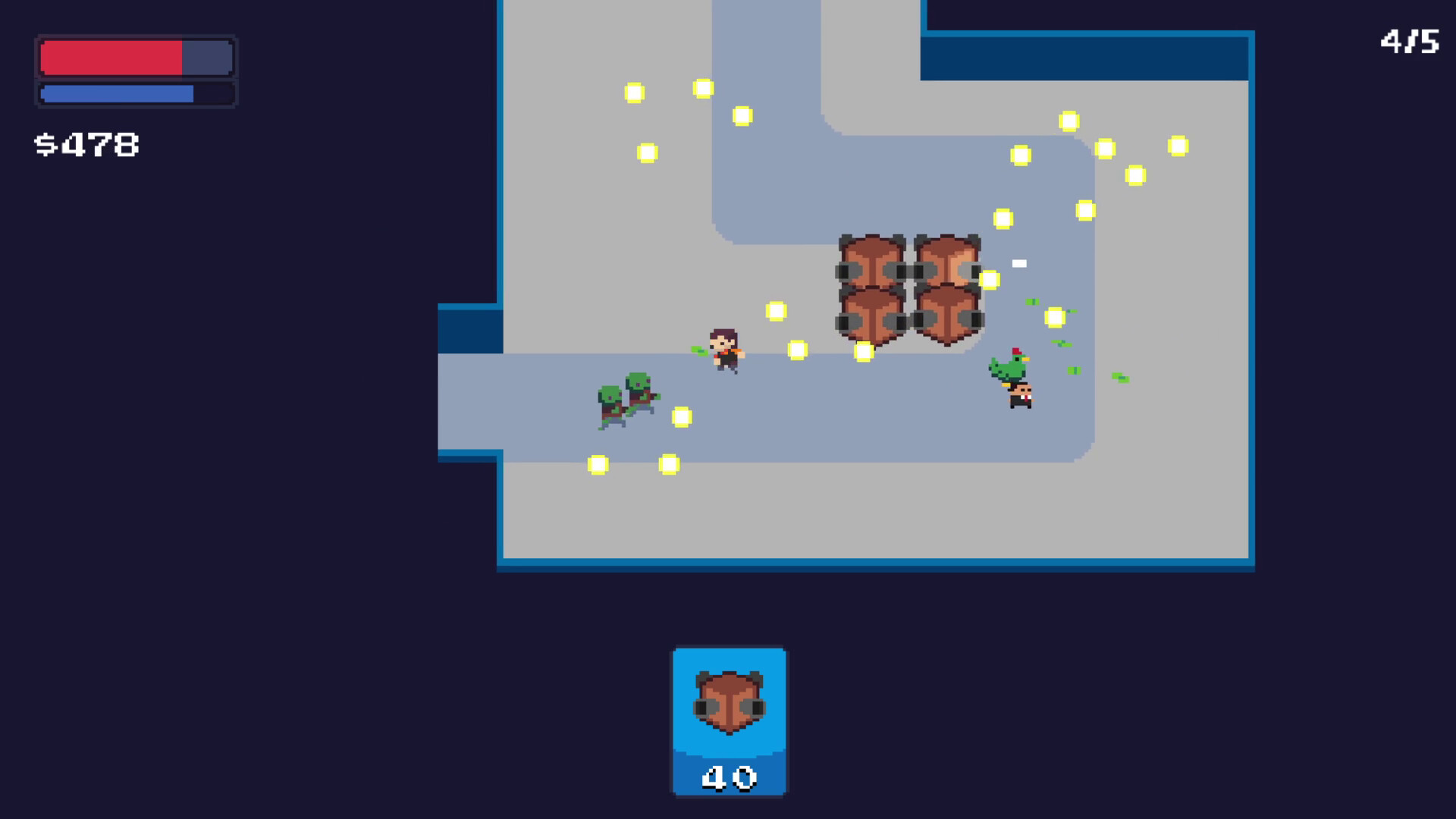Click the white bullet projectile right of turrets

pos(1018,263)
